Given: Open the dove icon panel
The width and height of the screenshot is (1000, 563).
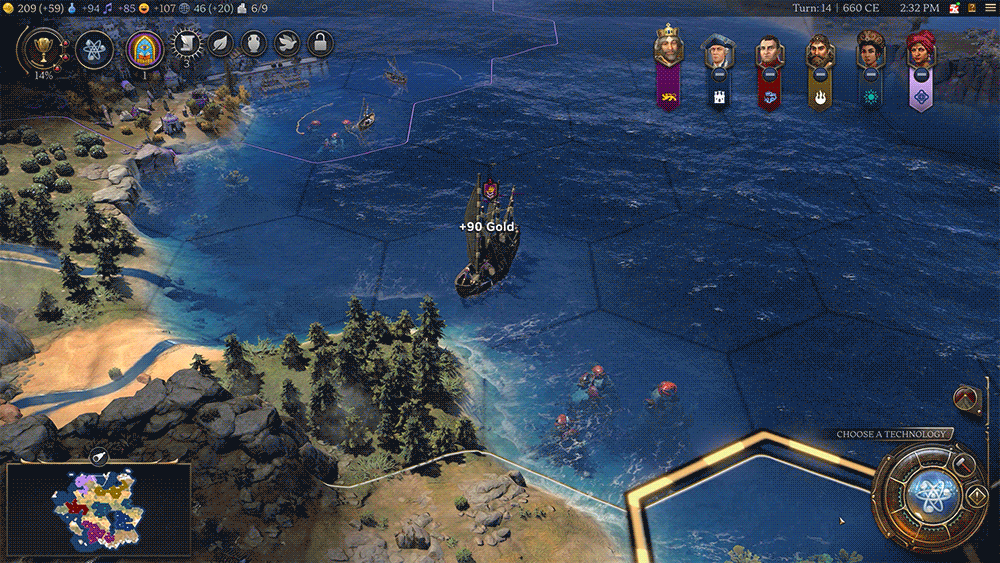Looking at the screenshot, I should pos(286,44).
